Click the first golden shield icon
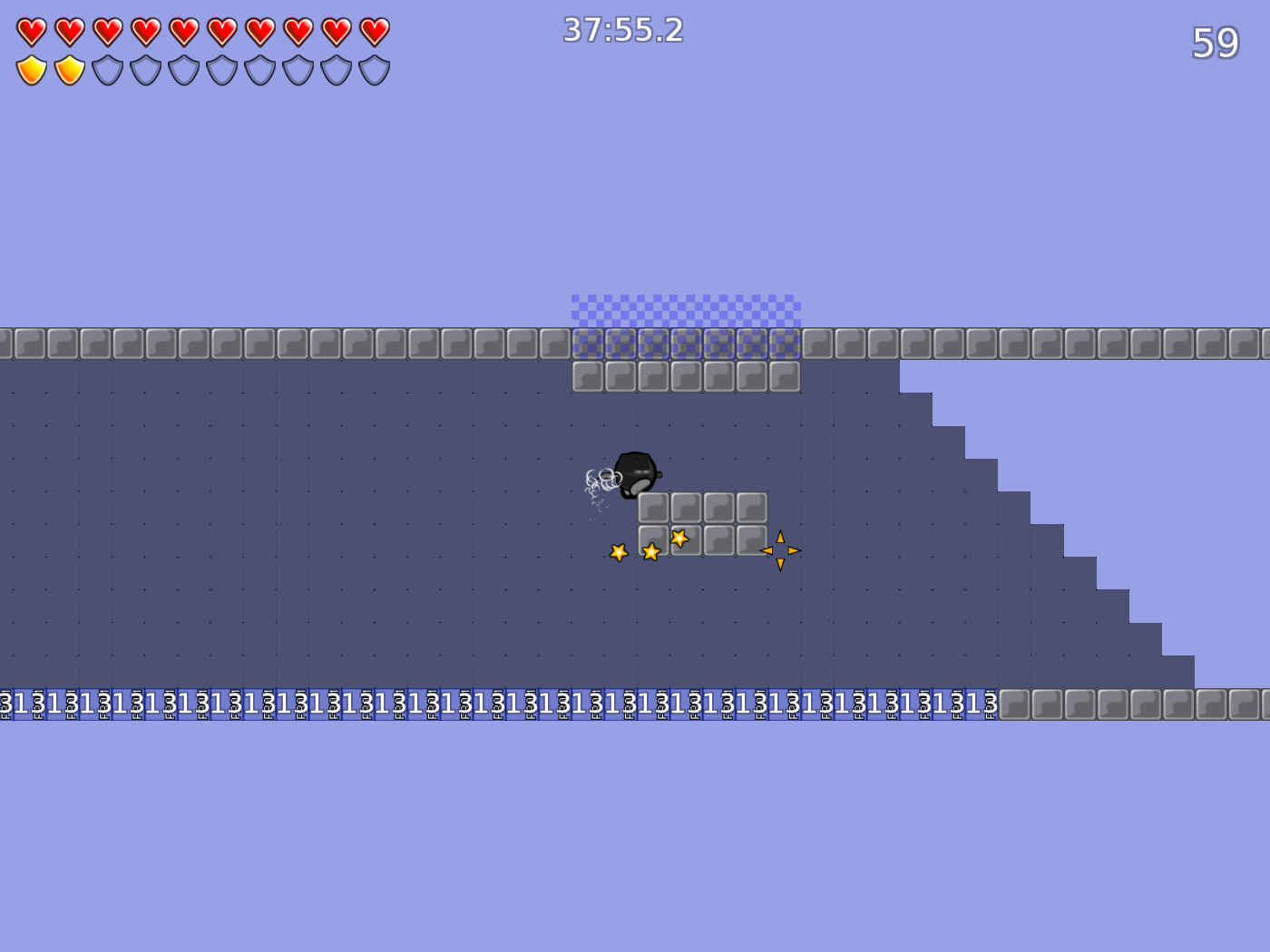 click(30, 68)
